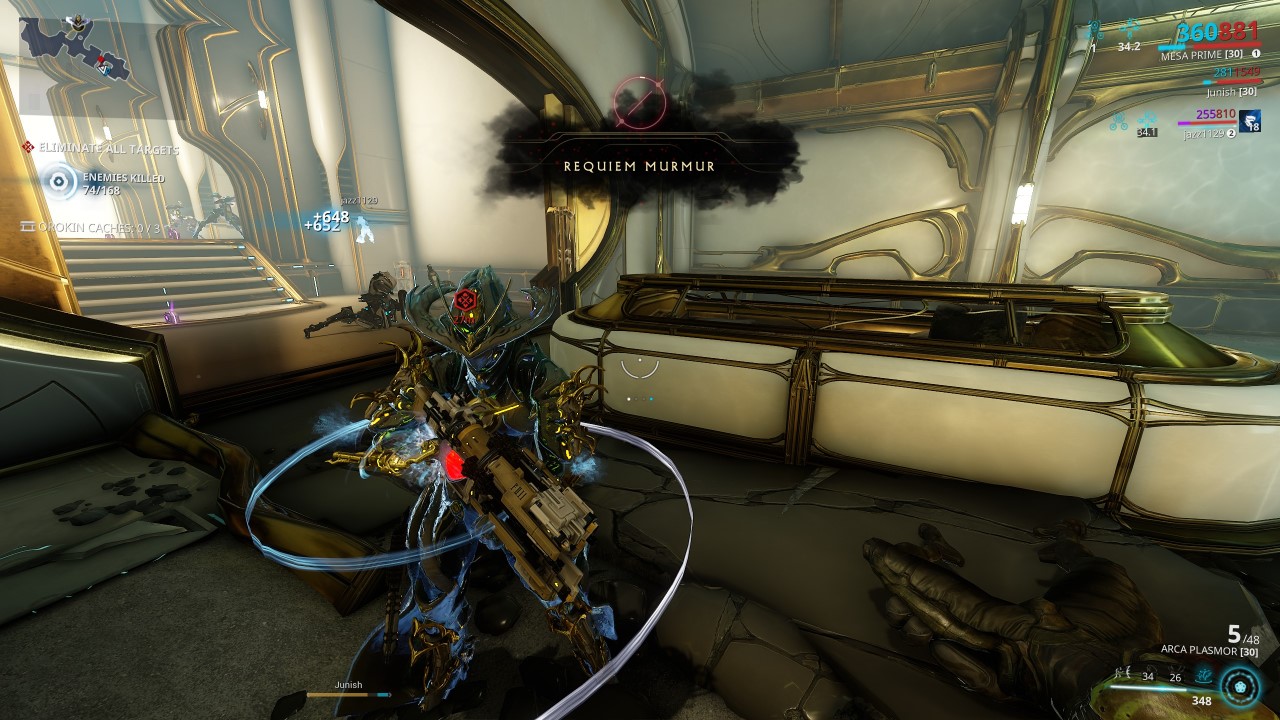Viewport: 1280px width, 720px height.
Task: Click the Mesa Prime [30] name tag
Action: point(1201,54)
